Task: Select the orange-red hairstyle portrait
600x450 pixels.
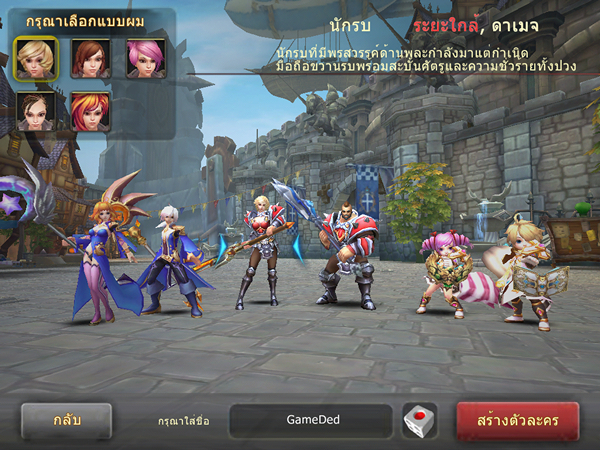Action: (90, 110)
